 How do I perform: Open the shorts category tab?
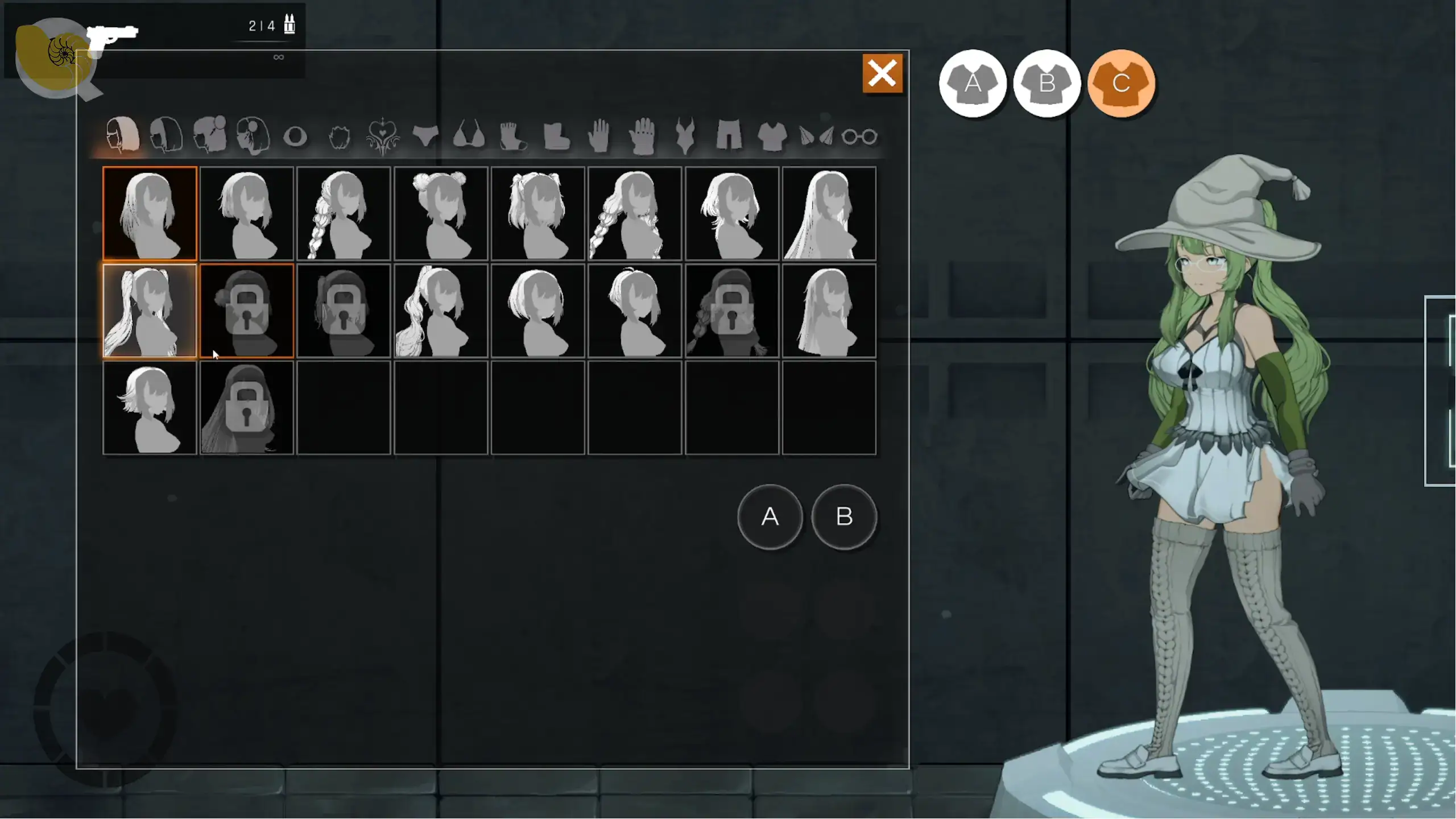[x=729, y=135]
